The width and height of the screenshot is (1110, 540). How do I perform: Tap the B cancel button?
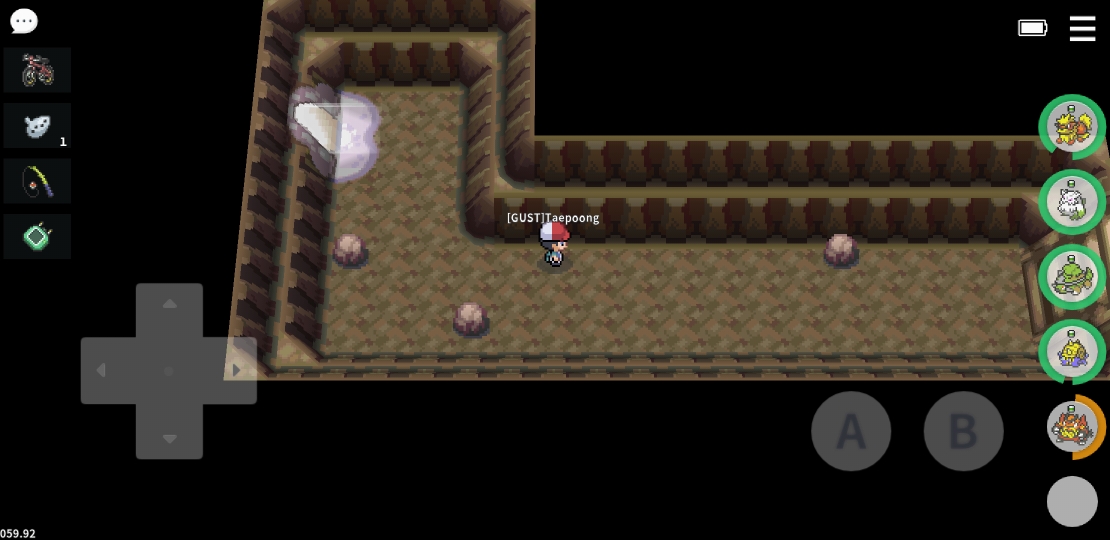click(x=963, y=431)
